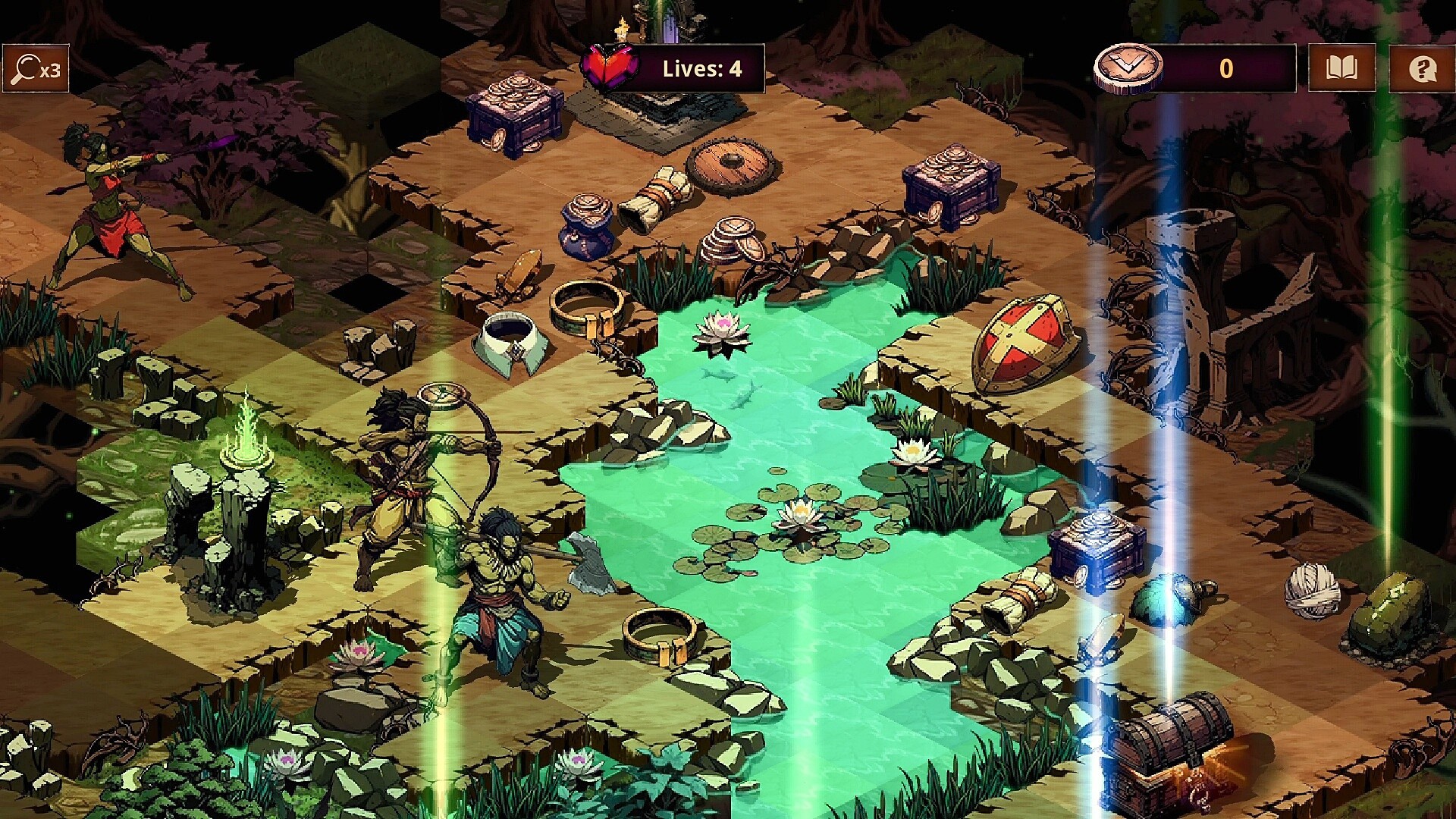Viewport: 1456px width, 819px height.
Task: Click the red heart lives icon
Action: 611,68
